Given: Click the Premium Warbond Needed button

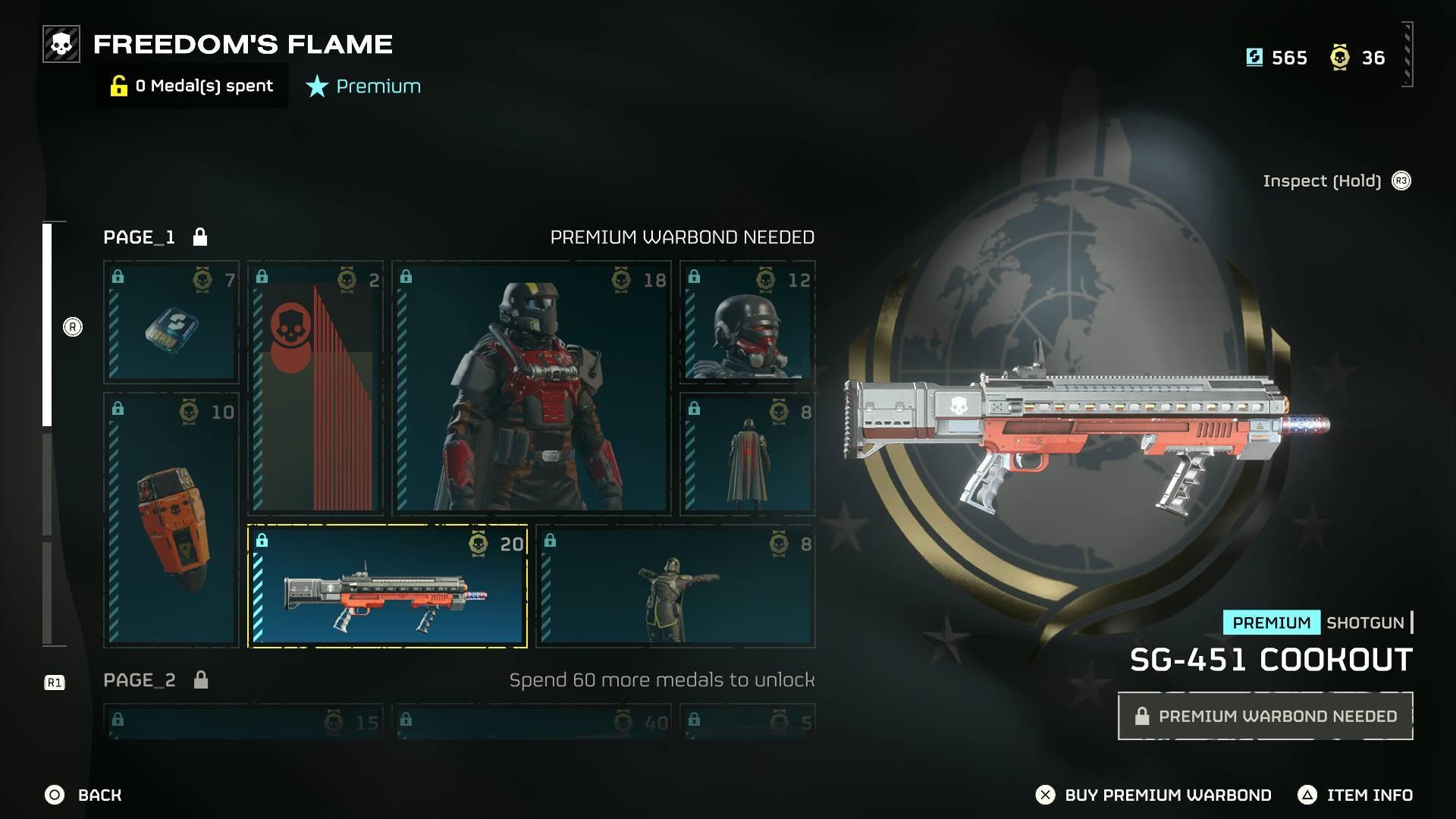Looking at the screenshot, I should 1265,716.
